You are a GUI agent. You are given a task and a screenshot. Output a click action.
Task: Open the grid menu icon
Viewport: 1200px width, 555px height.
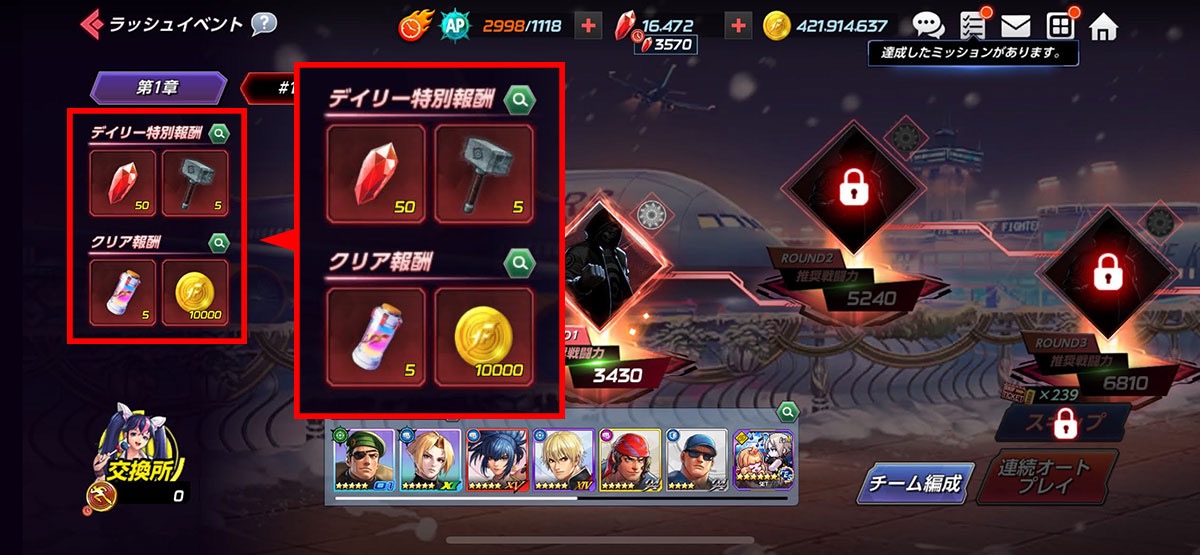point(1060,26)
